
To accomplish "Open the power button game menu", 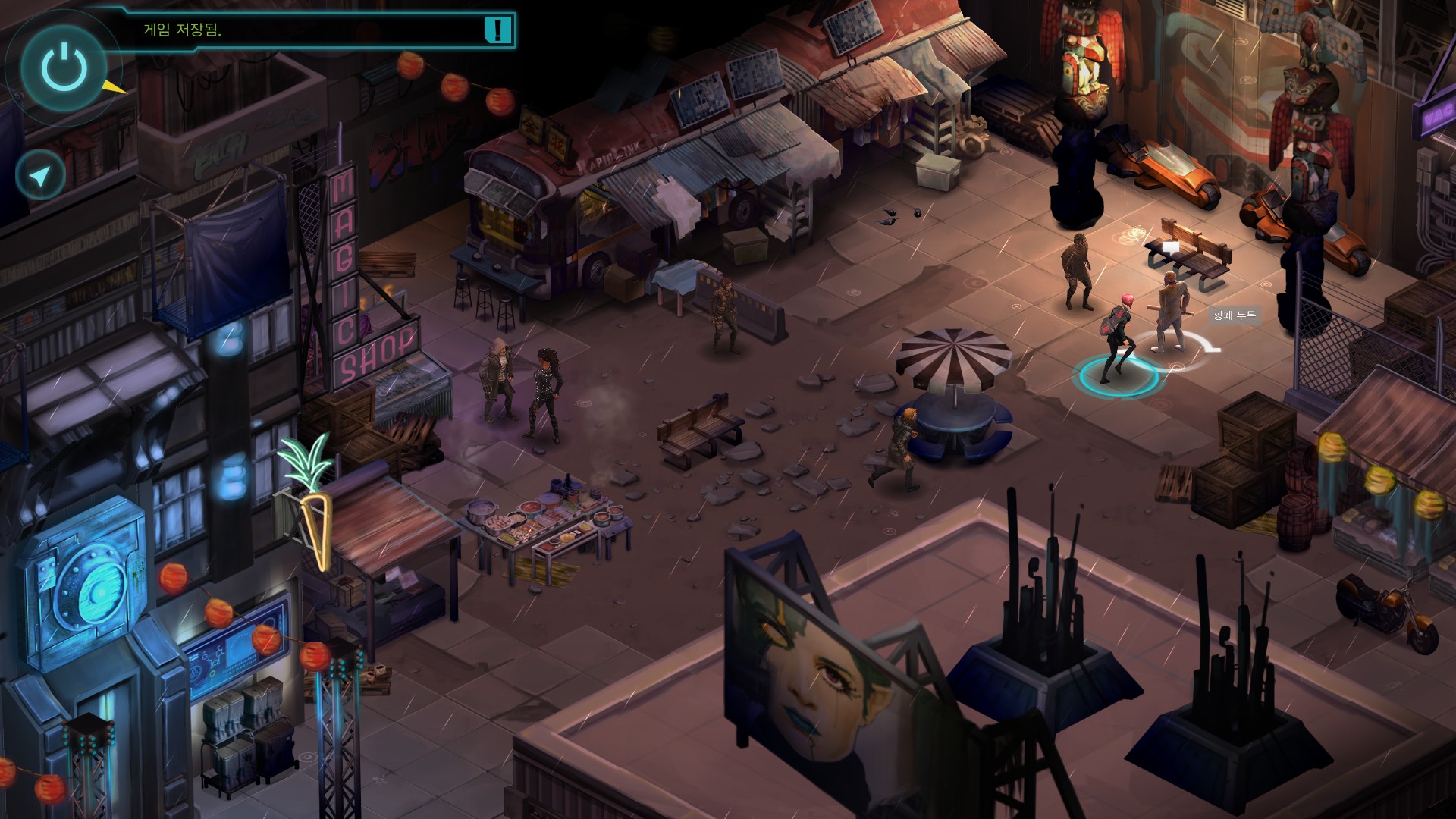I will pyautogui.click(x=64, y=67).
